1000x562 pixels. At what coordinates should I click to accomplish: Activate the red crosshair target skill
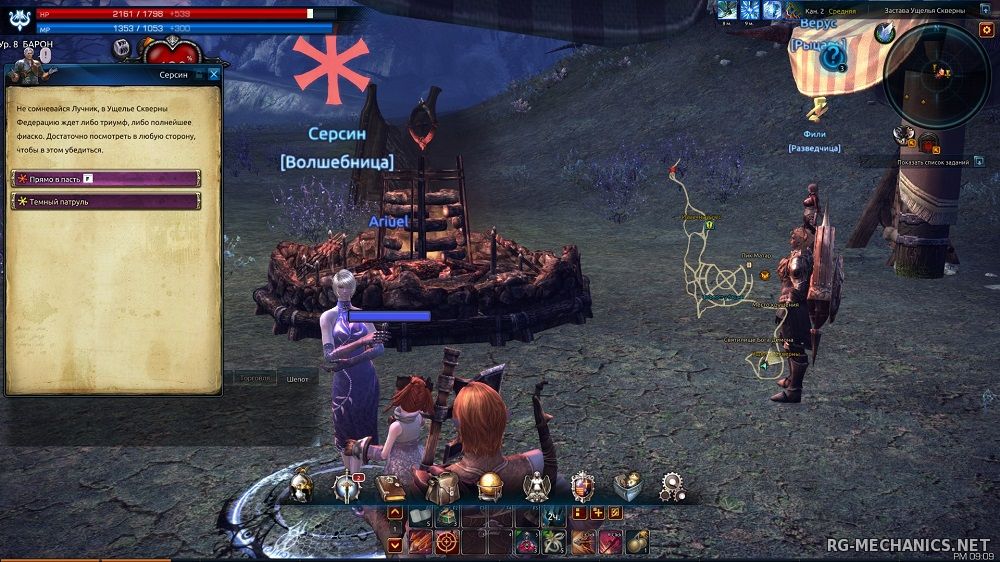(x=446, y=542)
